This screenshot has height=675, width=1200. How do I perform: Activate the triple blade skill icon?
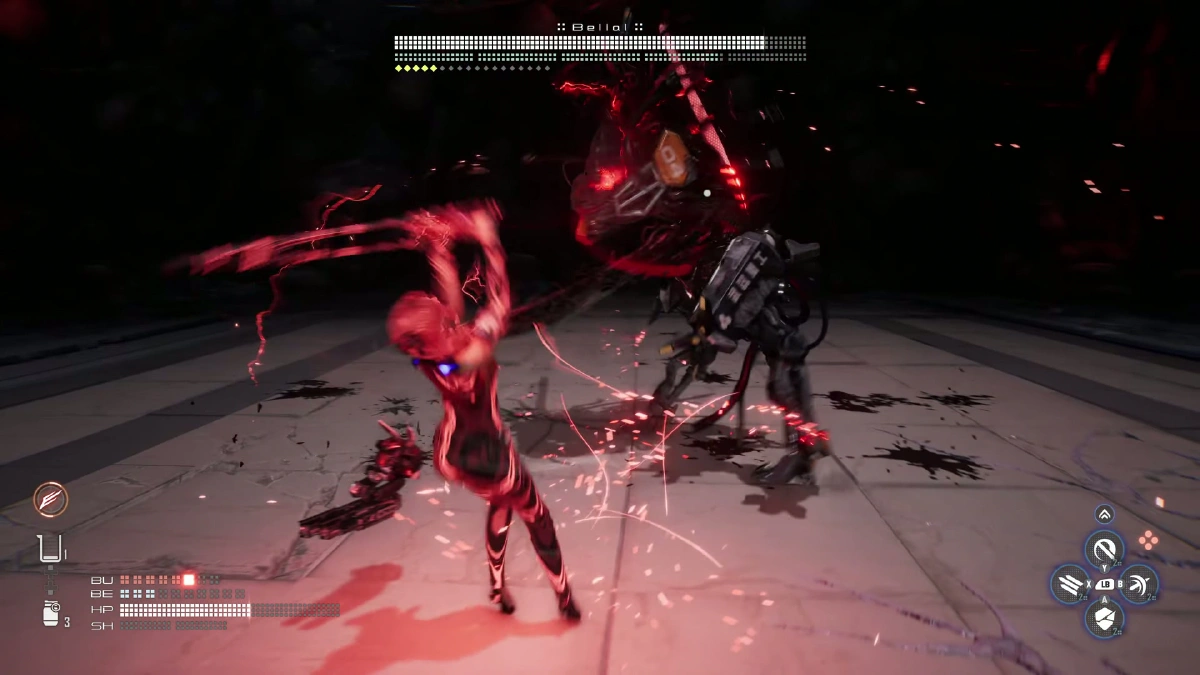[x=1069, y=584]
